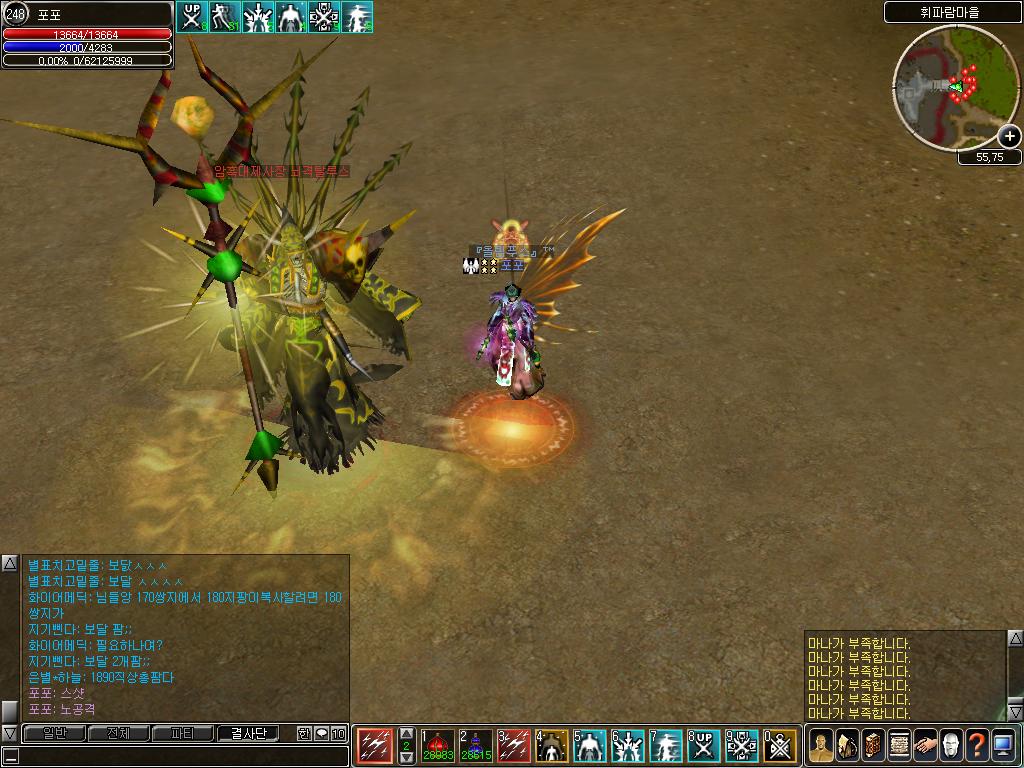Open the 결사단 chat tab

pyautogui.click(x=248, y=734)
